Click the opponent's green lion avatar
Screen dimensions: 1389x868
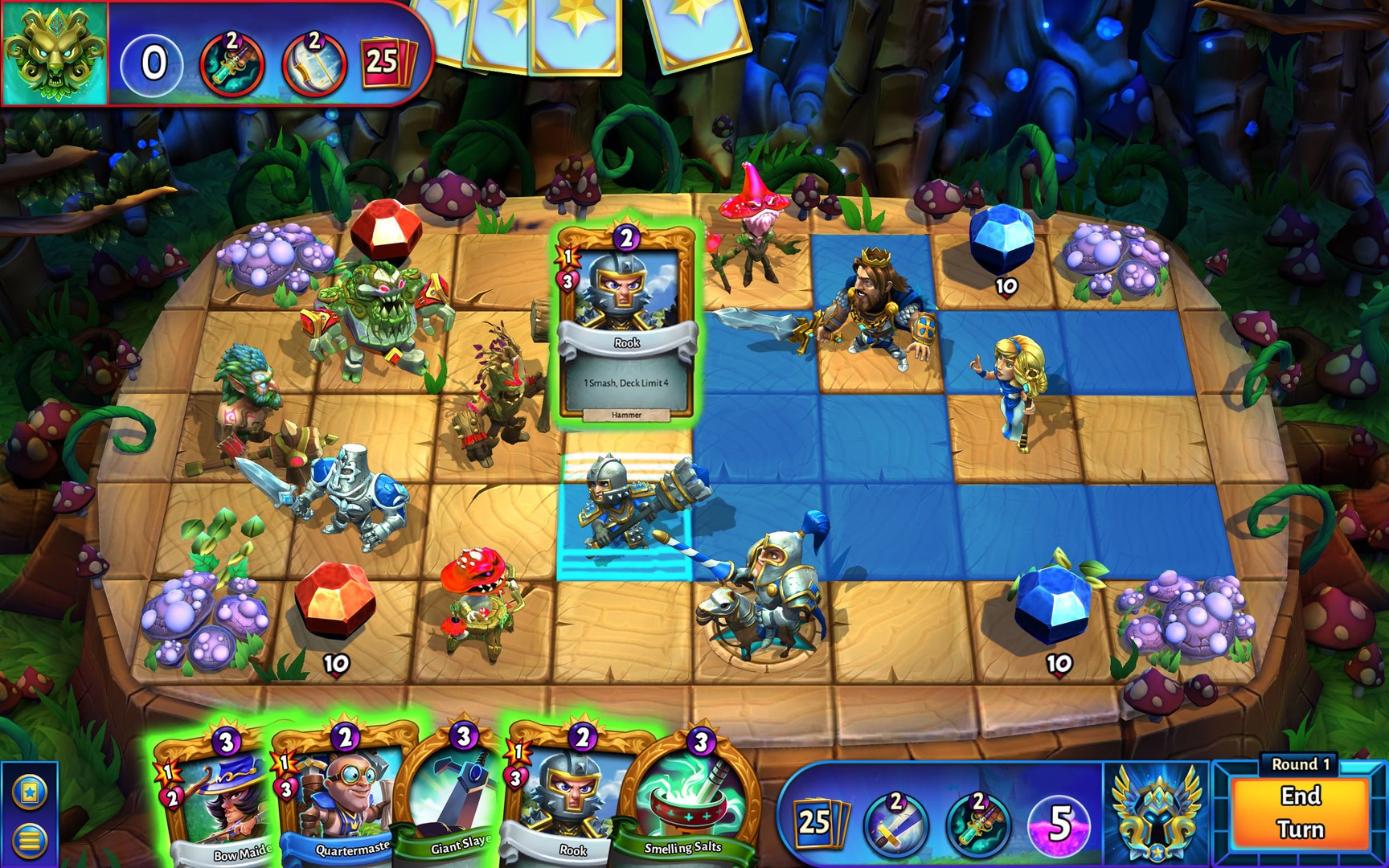(55, 55)
